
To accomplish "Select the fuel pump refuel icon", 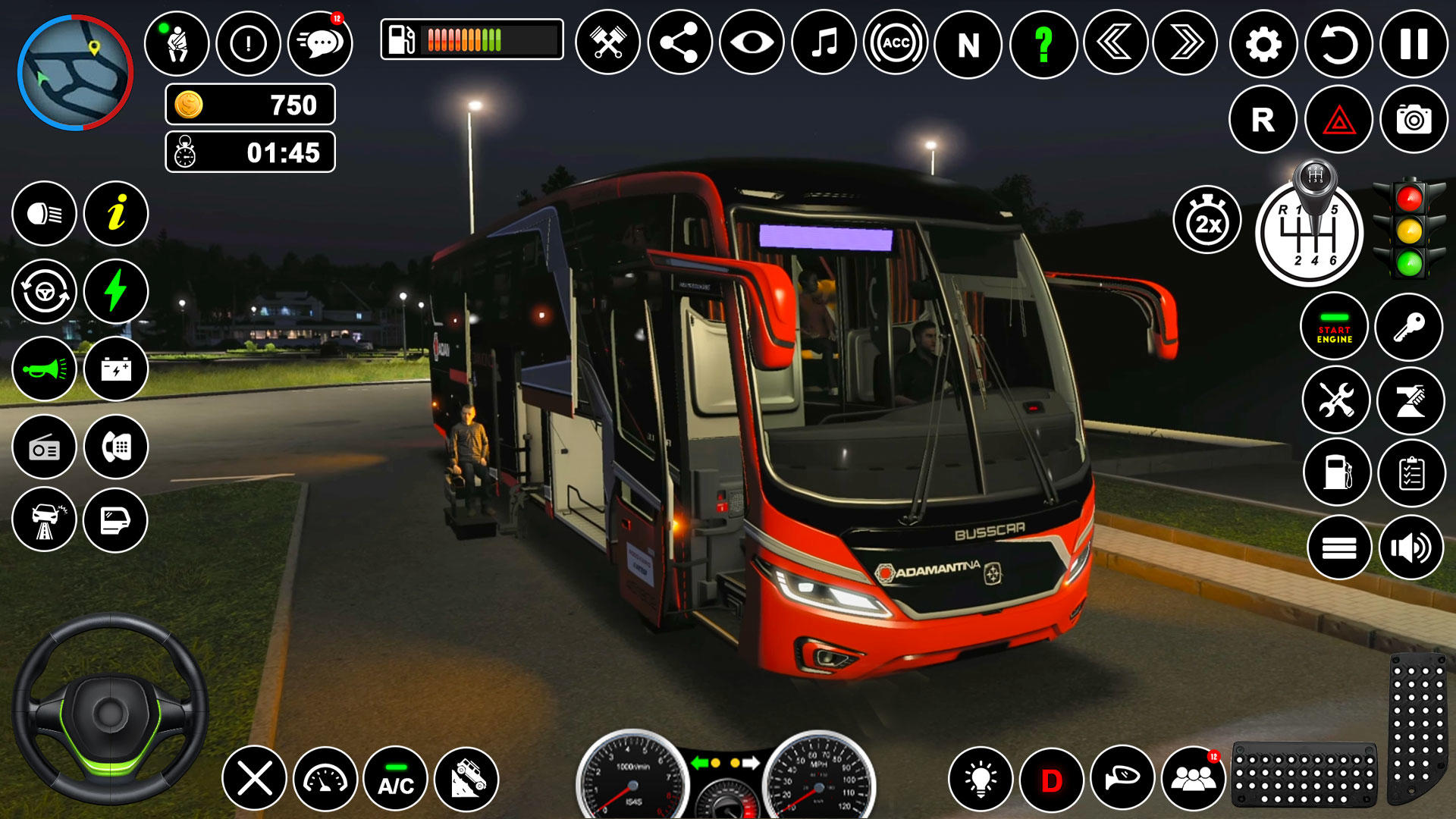I will point(1336,472).
